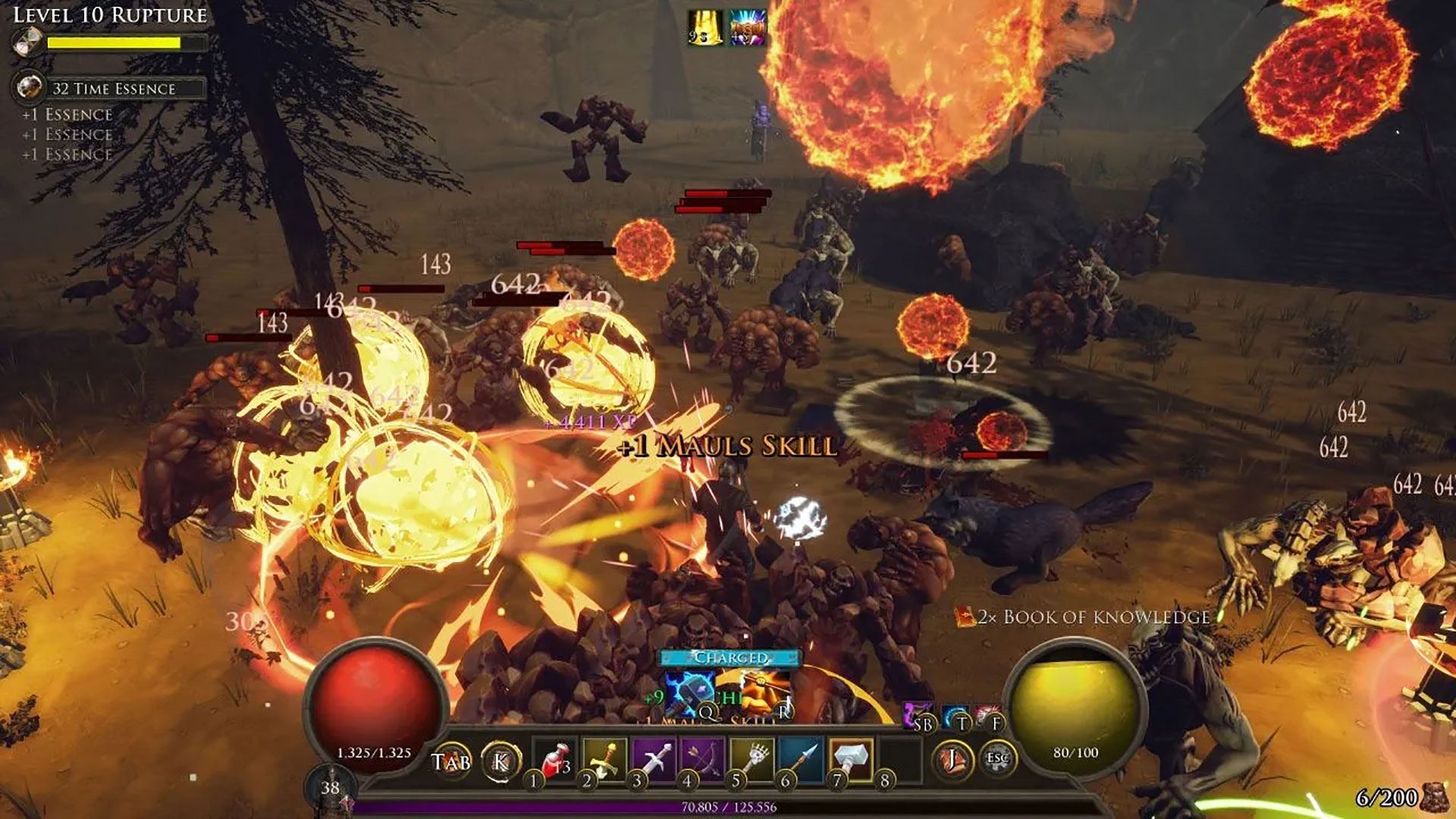Click the character portrait with level 38

[x=331, y=789]
